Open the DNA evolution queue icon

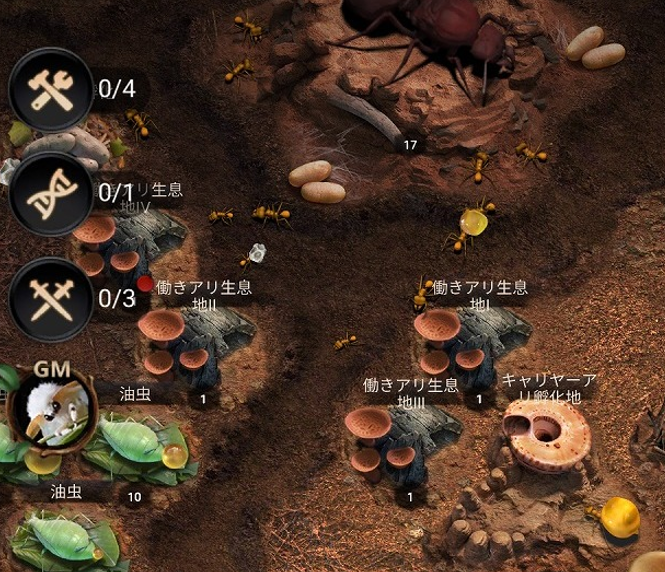51,193
